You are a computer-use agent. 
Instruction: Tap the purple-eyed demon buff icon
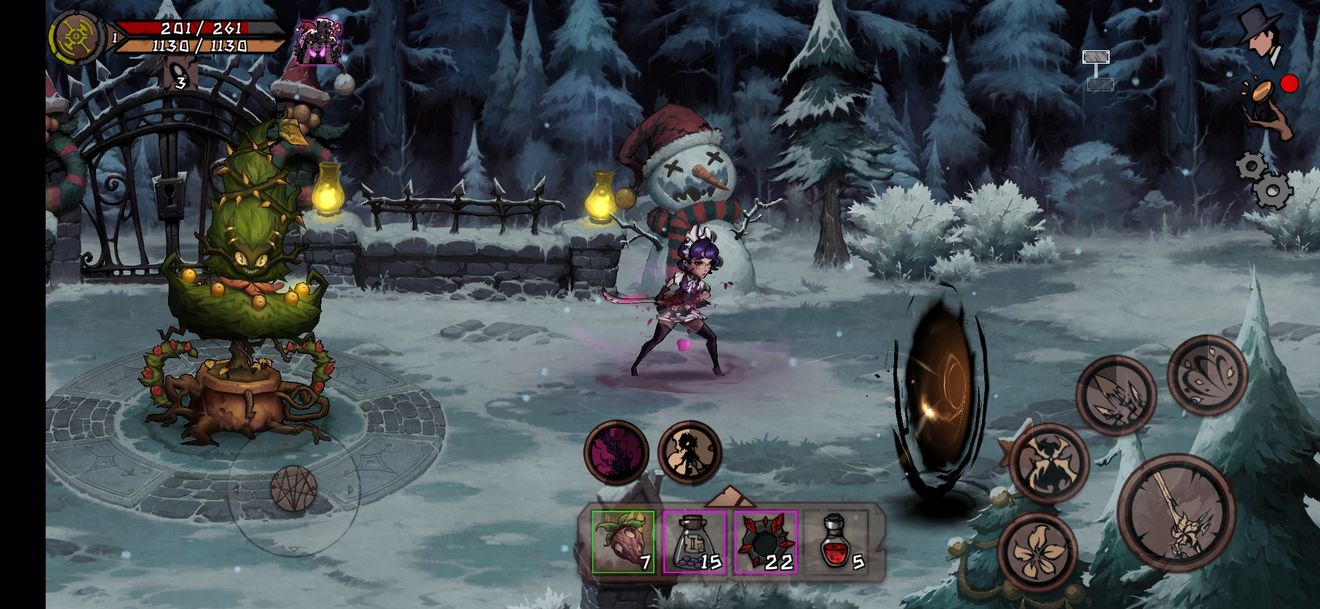click(318, 42)
